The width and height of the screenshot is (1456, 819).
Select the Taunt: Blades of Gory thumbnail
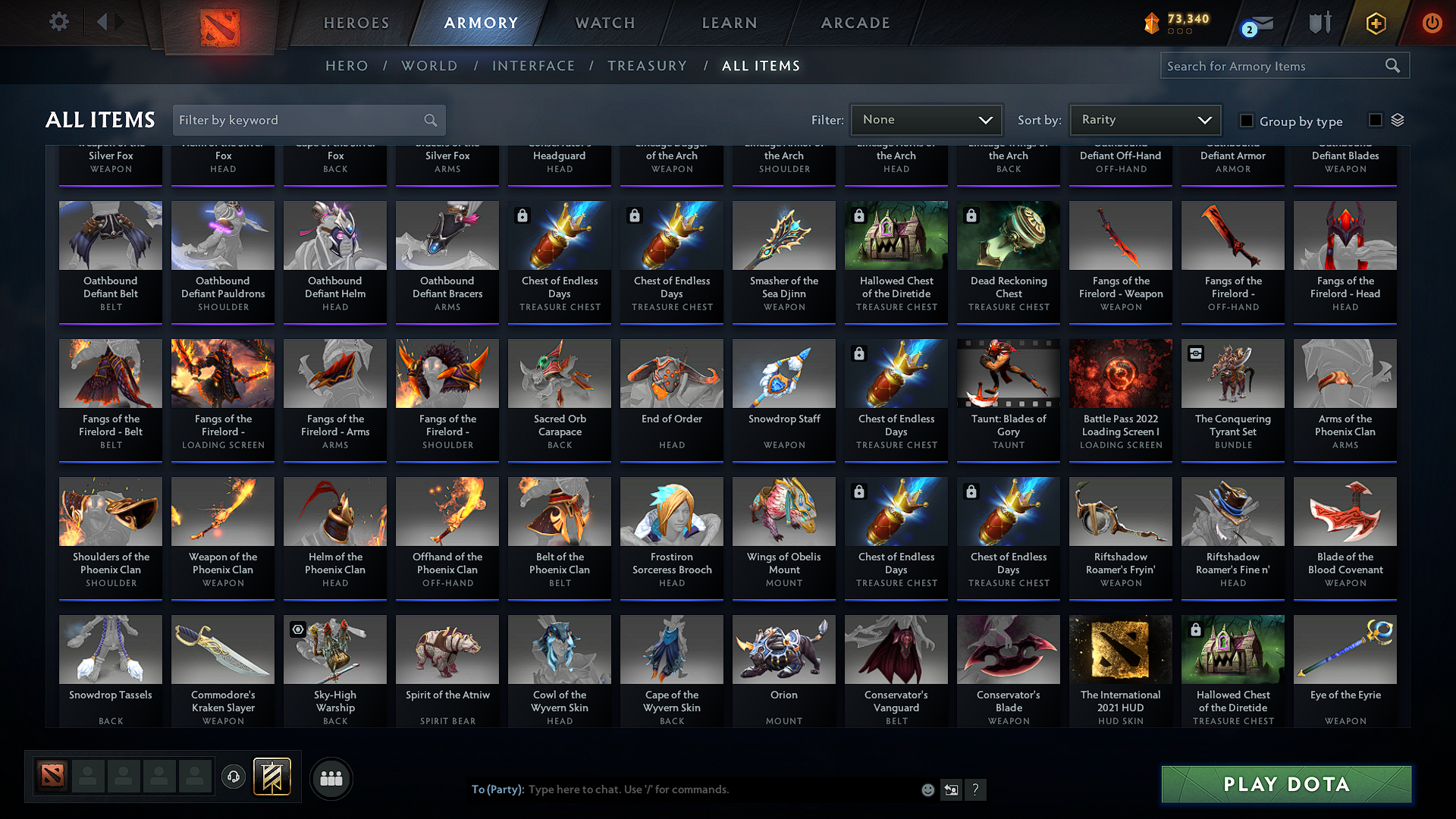click(1008, 373)
